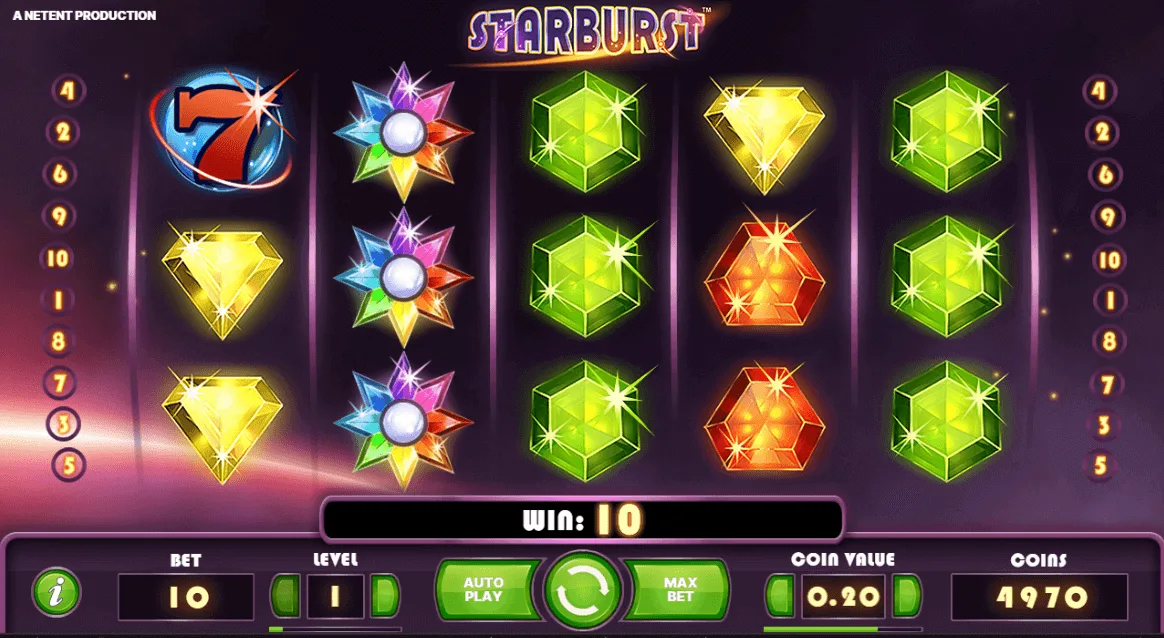The image size is (1164, 638).
Task: Select Max Bet
Action: pyautogui.click(x=679, y=590)
